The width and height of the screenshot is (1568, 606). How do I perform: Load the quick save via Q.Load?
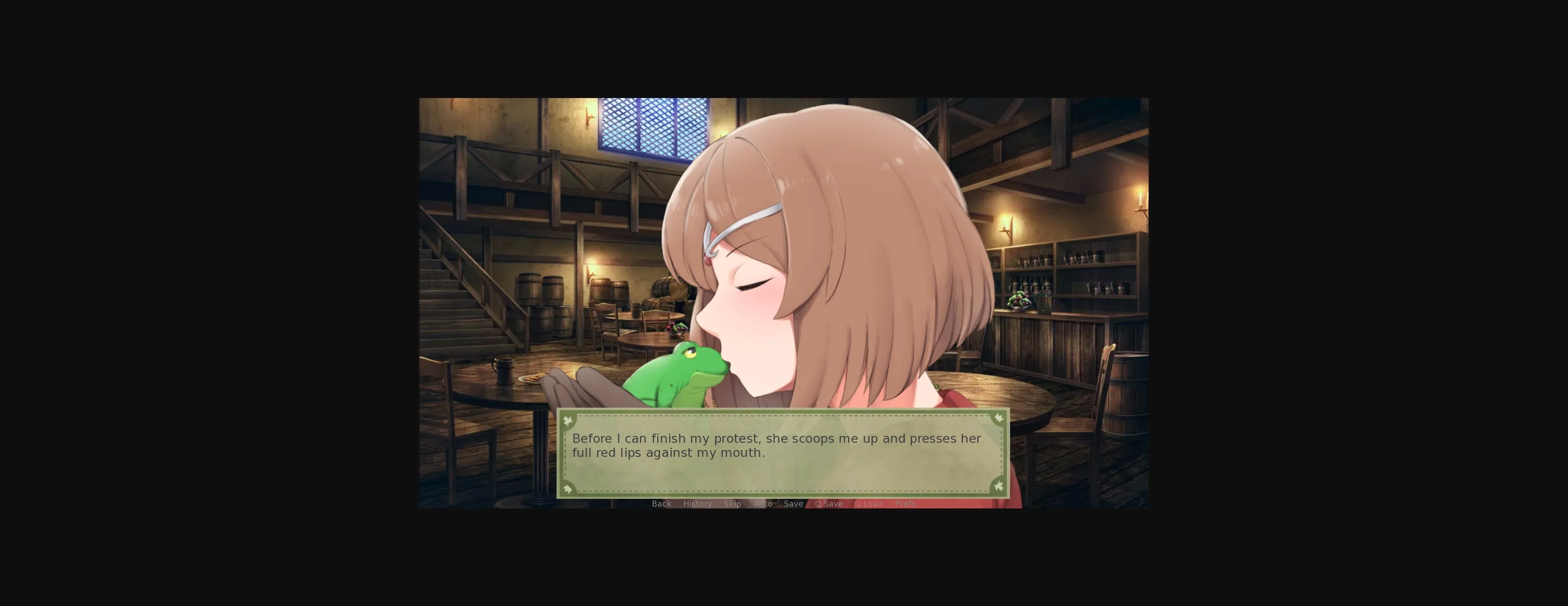(x=869, y=504)
